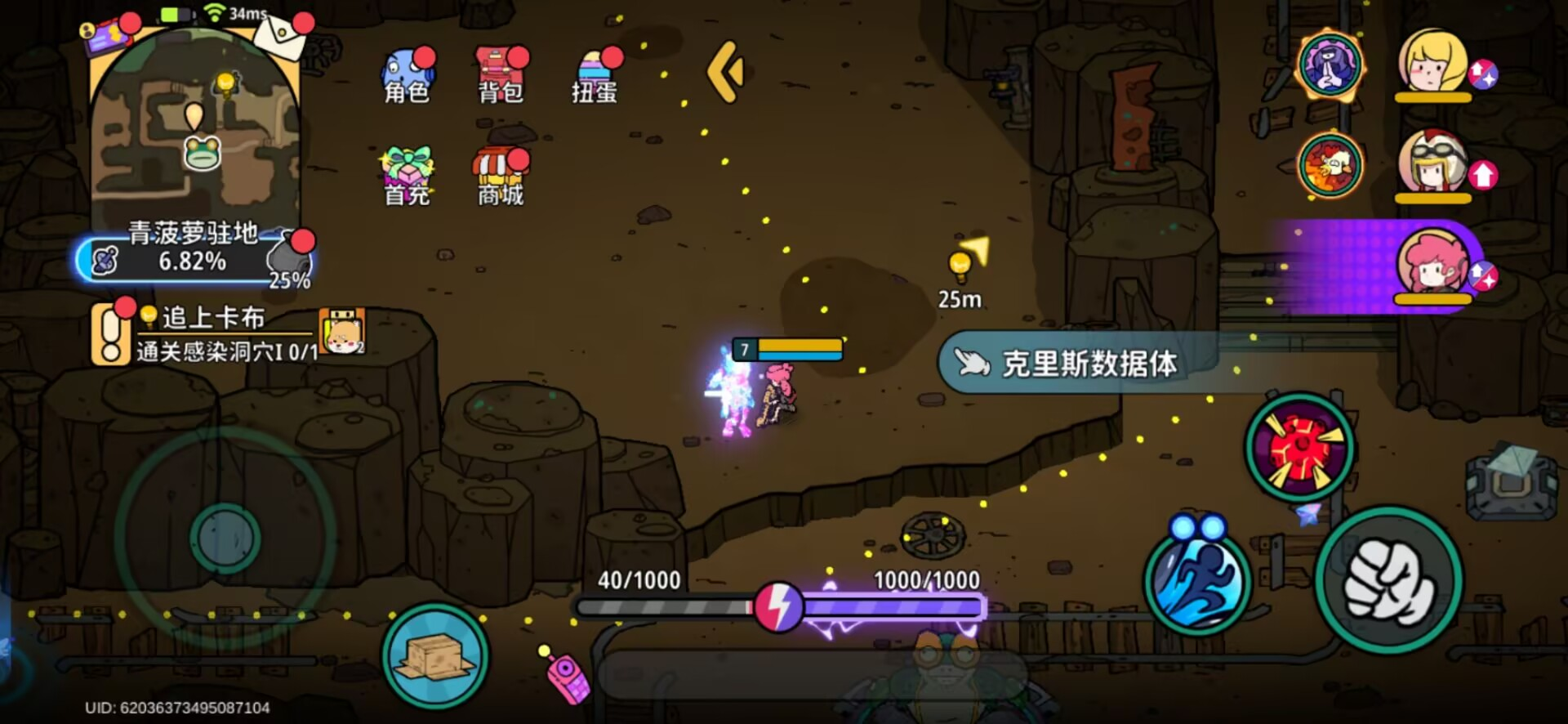
Task: Collapse the top menu via the left arrow
Action: tap(726, 72)
